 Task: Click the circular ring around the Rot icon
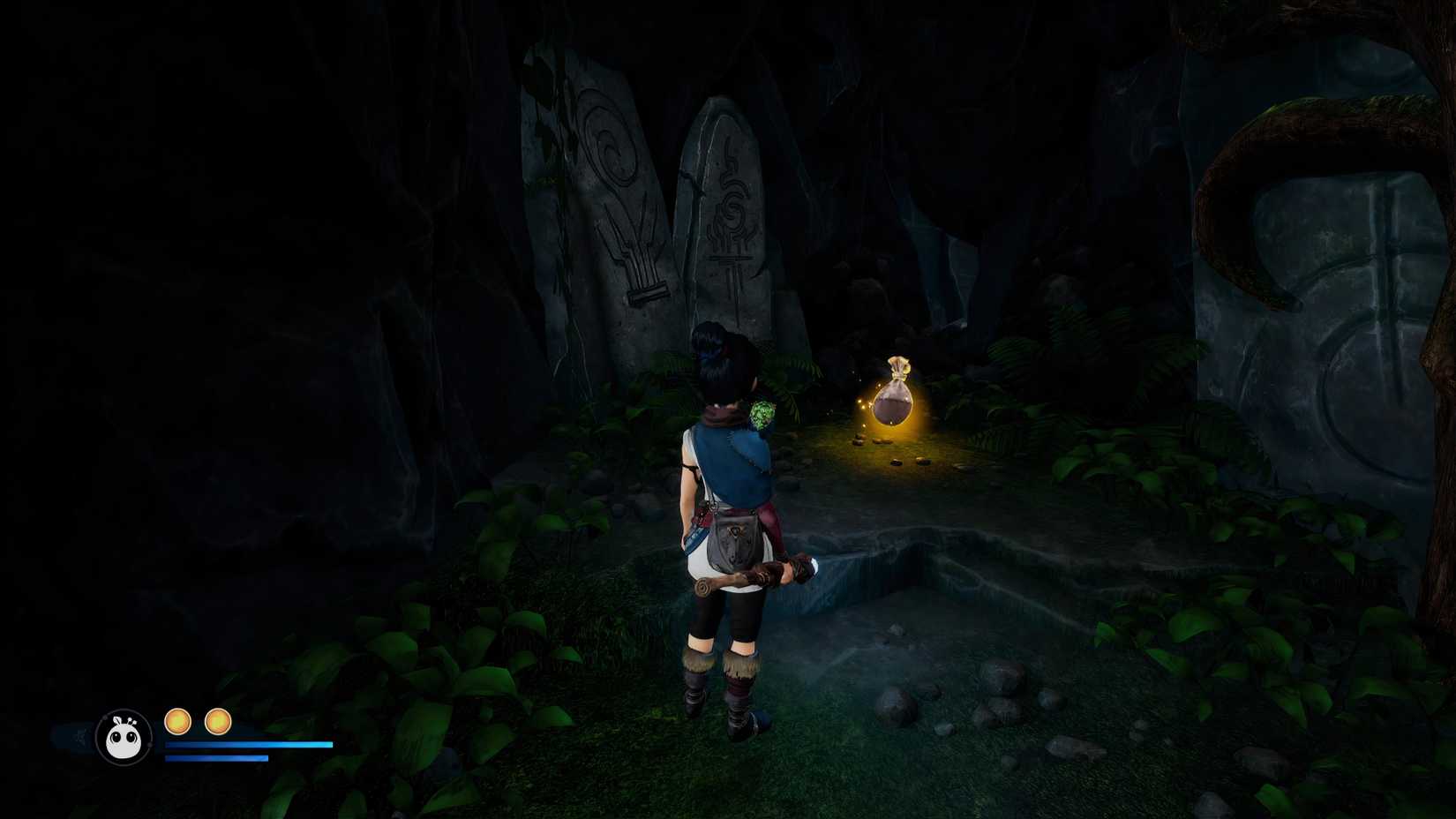(124, 709)
